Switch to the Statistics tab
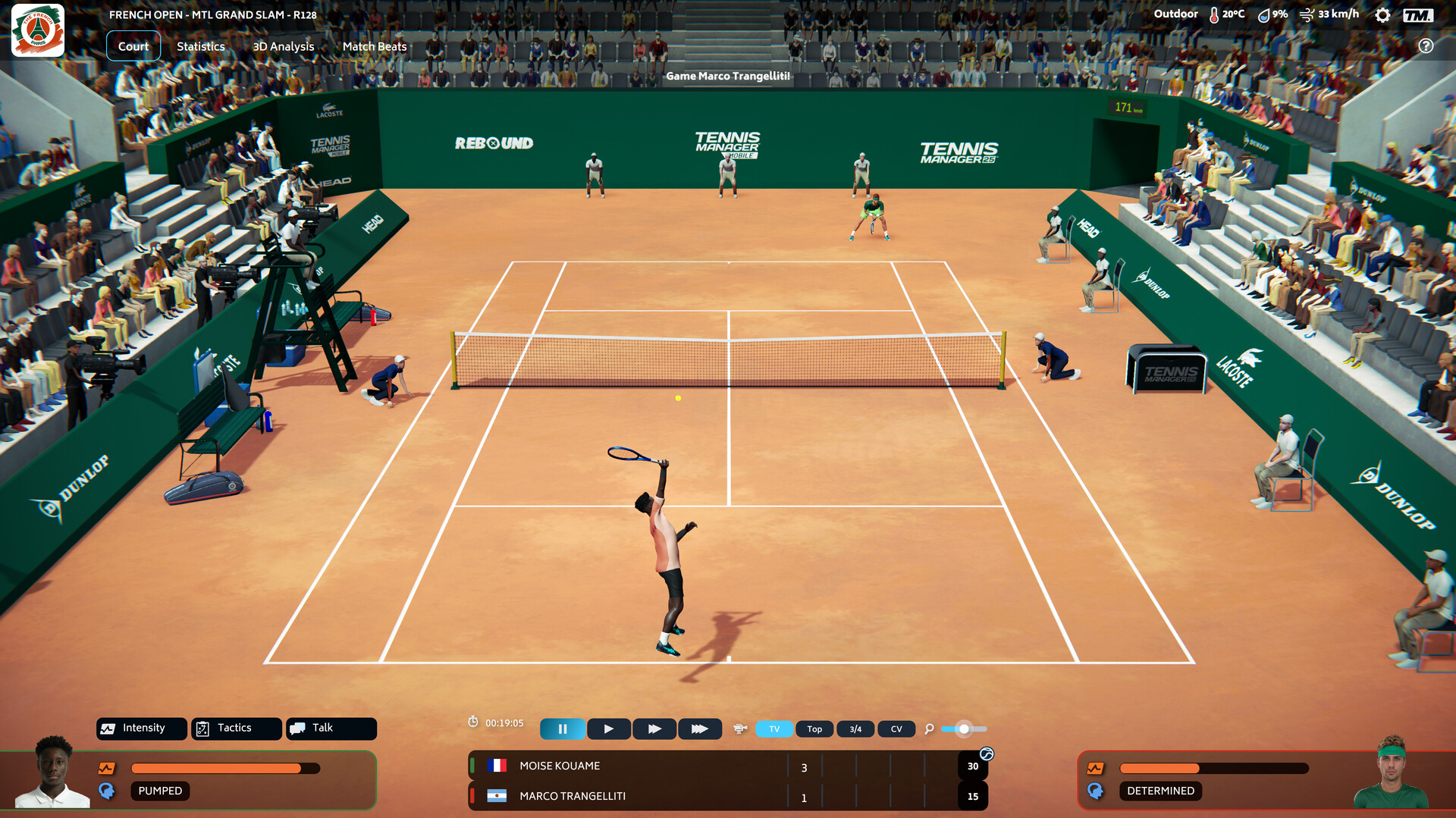 click(x=200, y=46)
